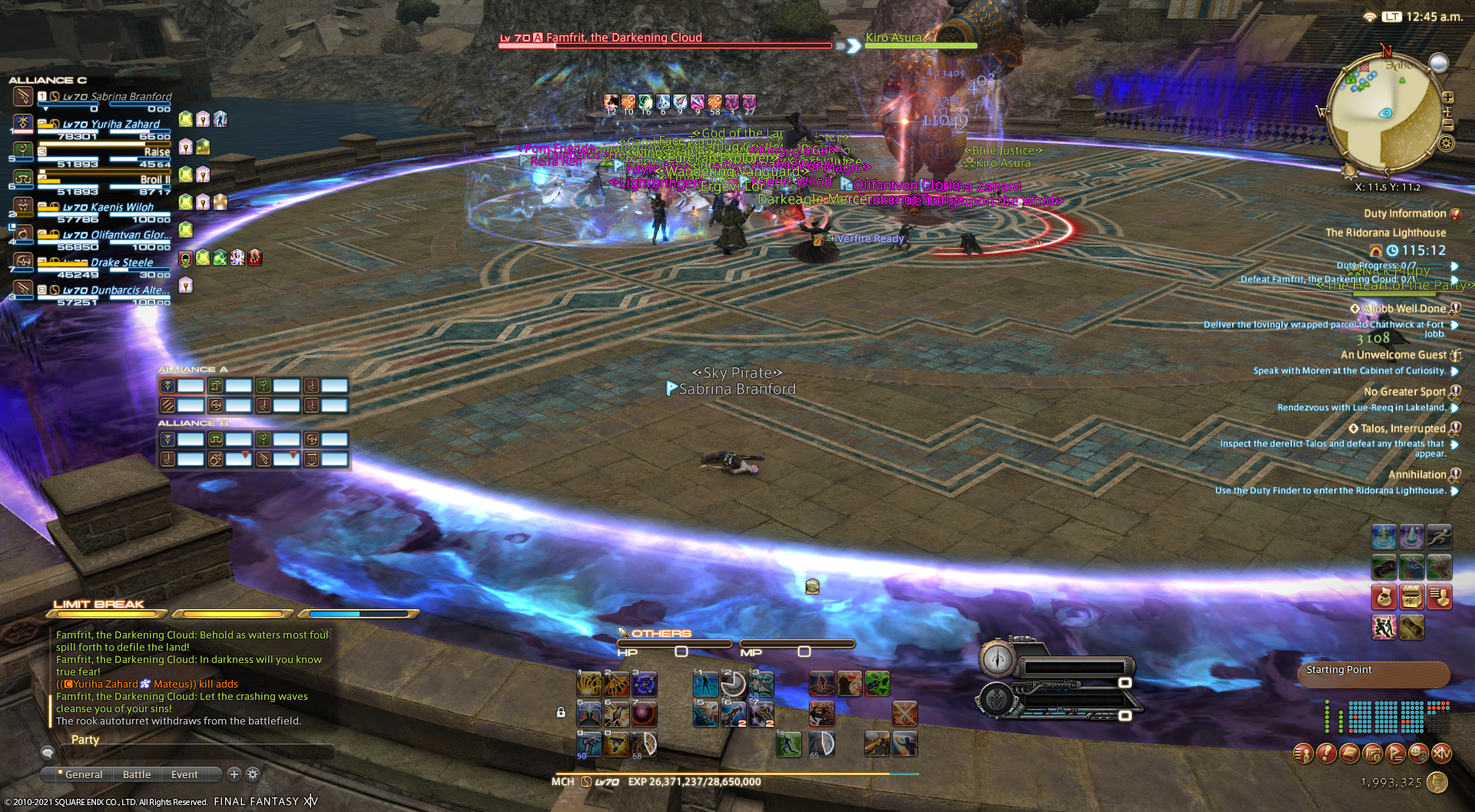Open the character menu person icon
The height and width of the screenshot is (812, 1475).
coord(1304,754)
